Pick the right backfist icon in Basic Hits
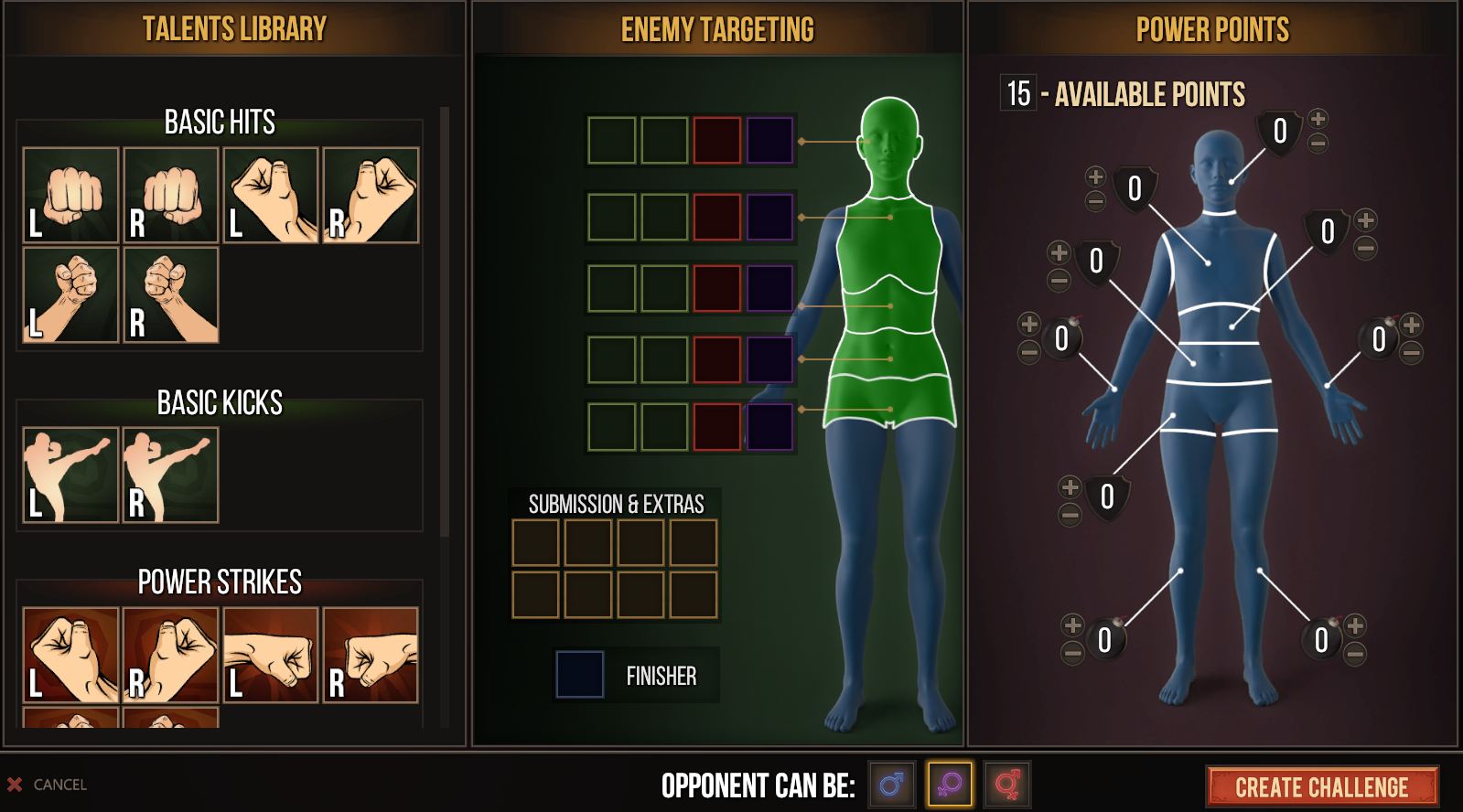The image size is (1463, 812). click(x=373, y=193)
